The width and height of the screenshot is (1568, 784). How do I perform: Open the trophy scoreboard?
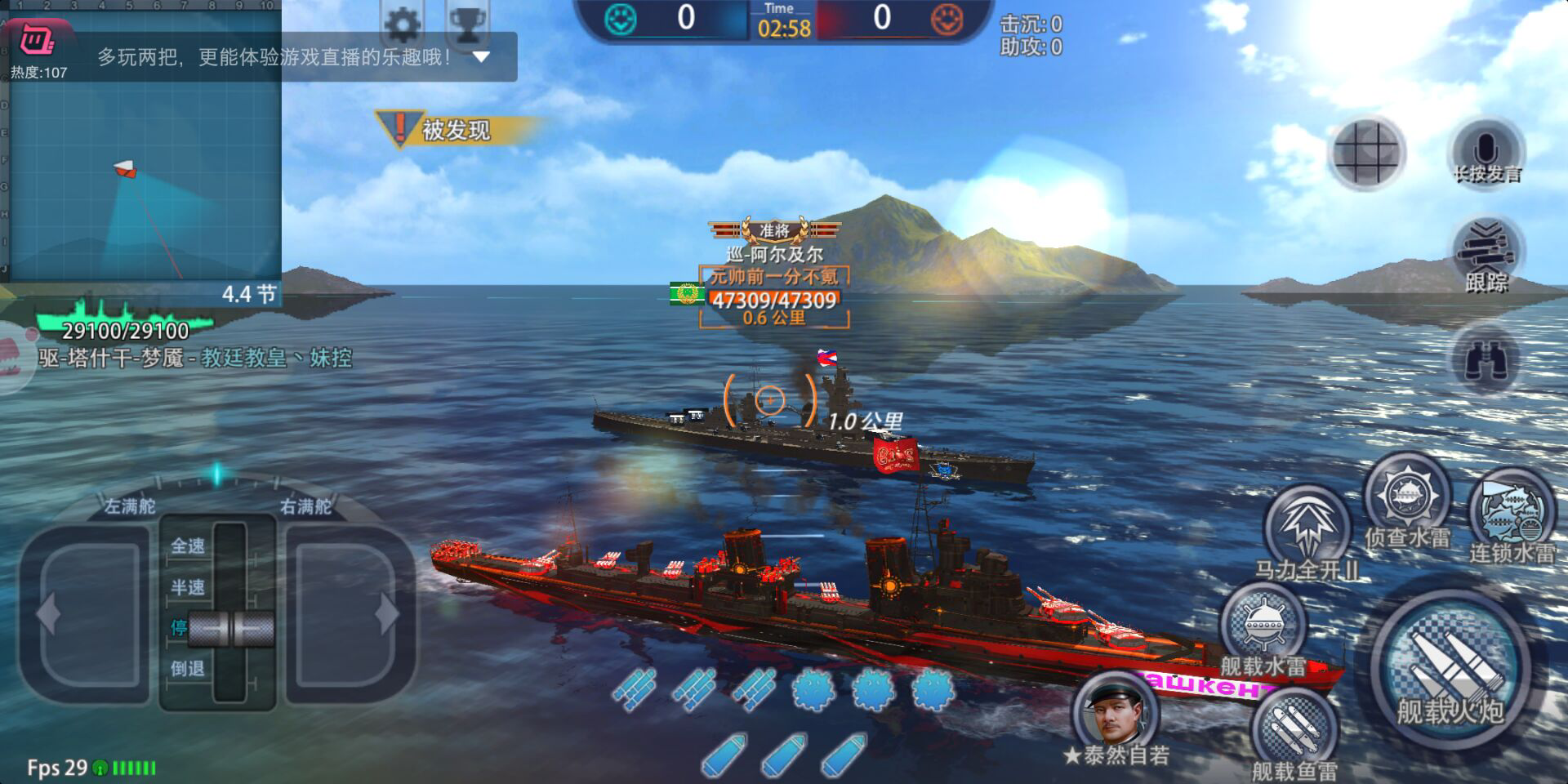467,24
